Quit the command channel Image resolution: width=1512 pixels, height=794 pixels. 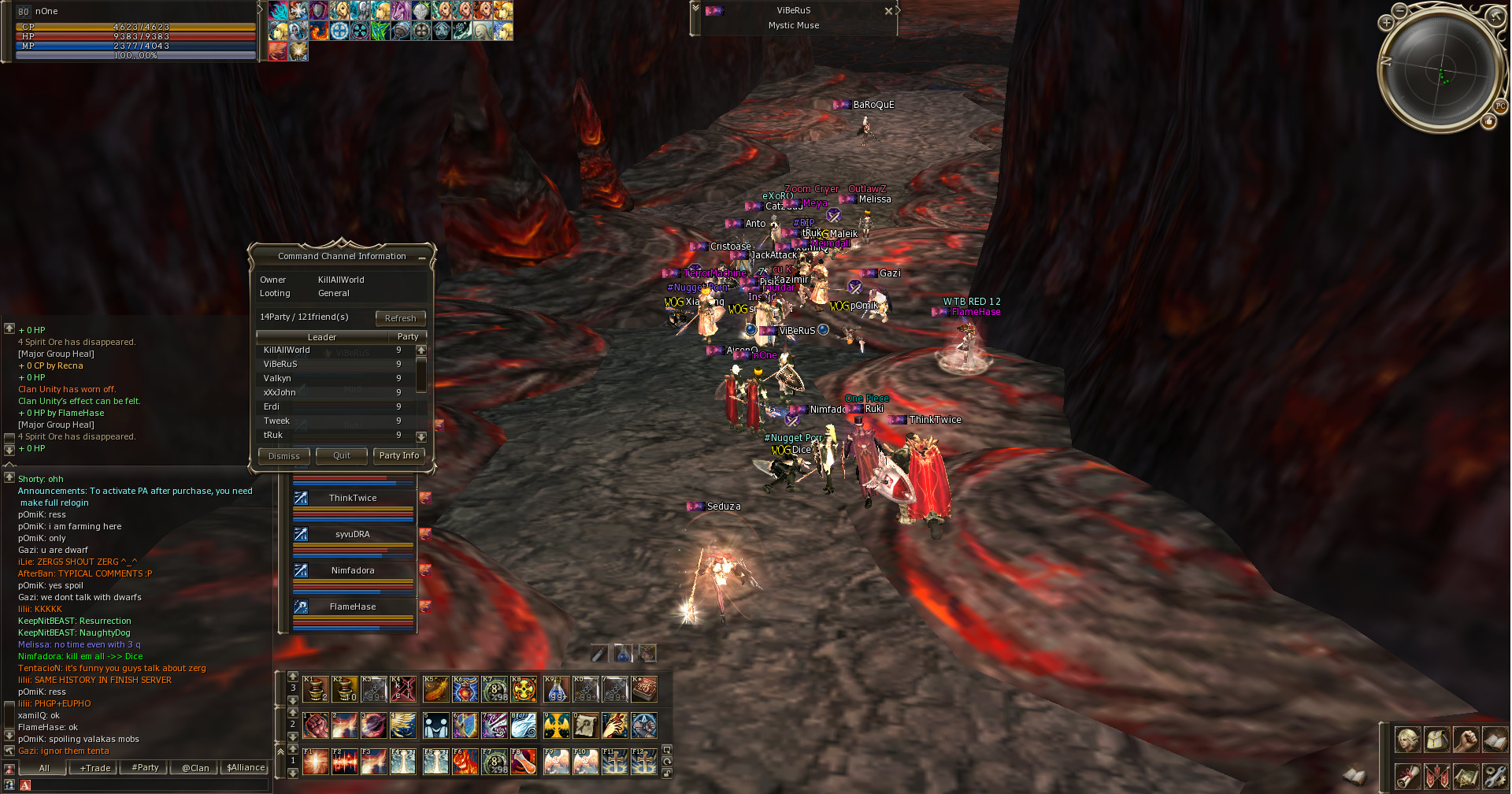(342, 455)
